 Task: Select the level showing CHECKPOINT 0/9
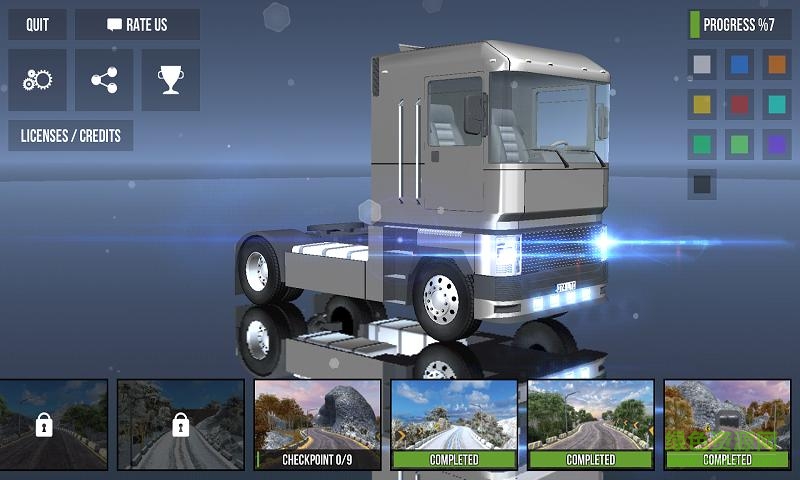point(317,425)
